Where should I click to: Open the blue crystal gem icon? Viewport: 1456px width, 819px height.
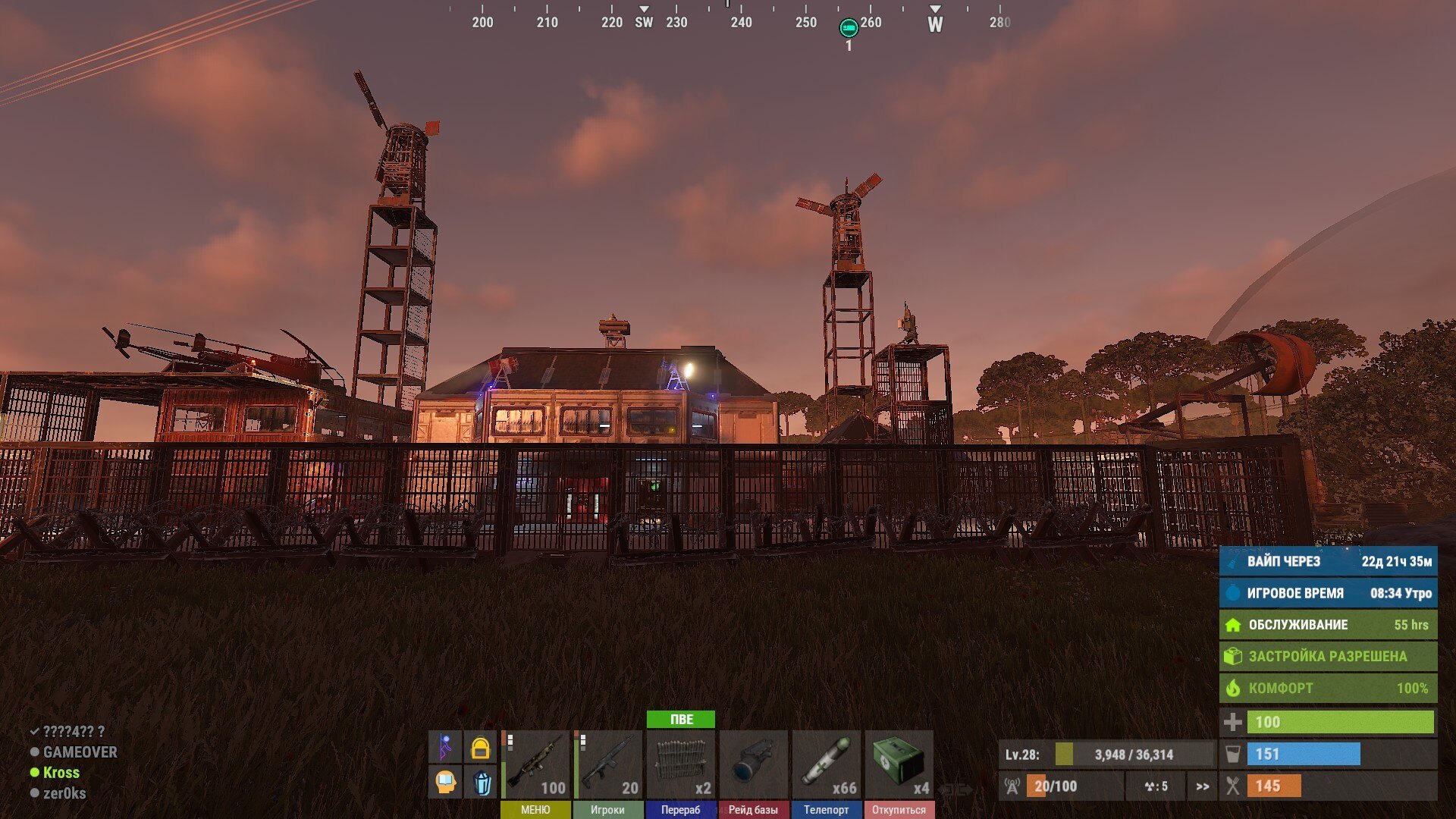pos(481,782)
